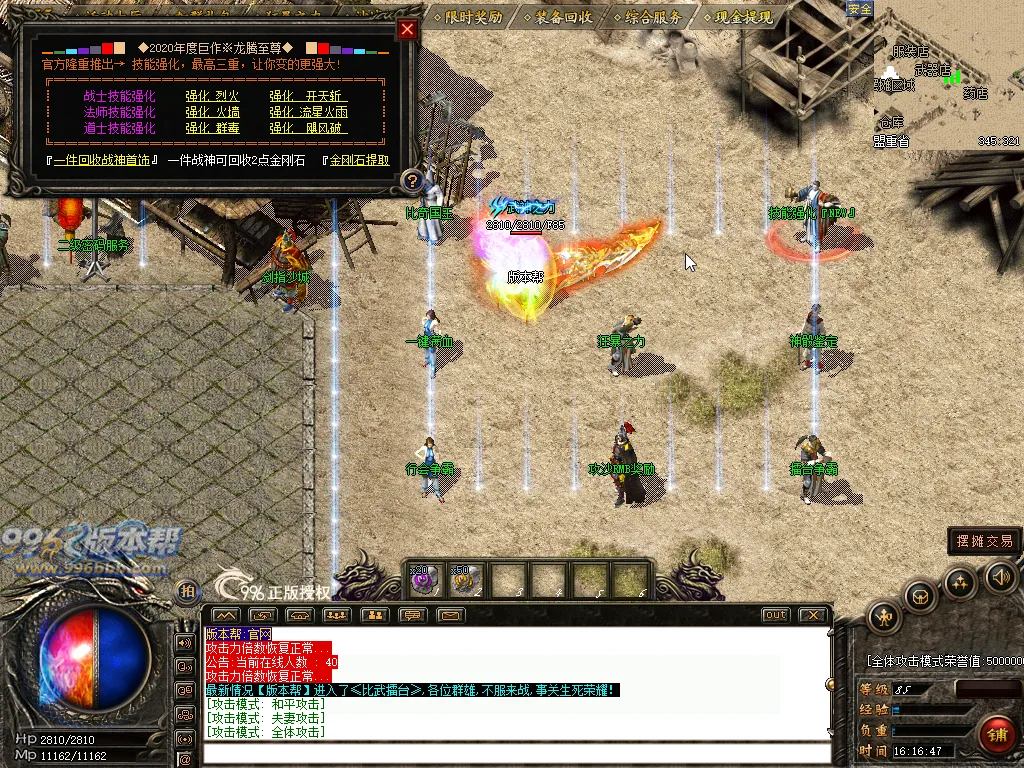Open the dialog's question mark help
This screenshot has width=1024, height=768.
click(x=410, y=181)
